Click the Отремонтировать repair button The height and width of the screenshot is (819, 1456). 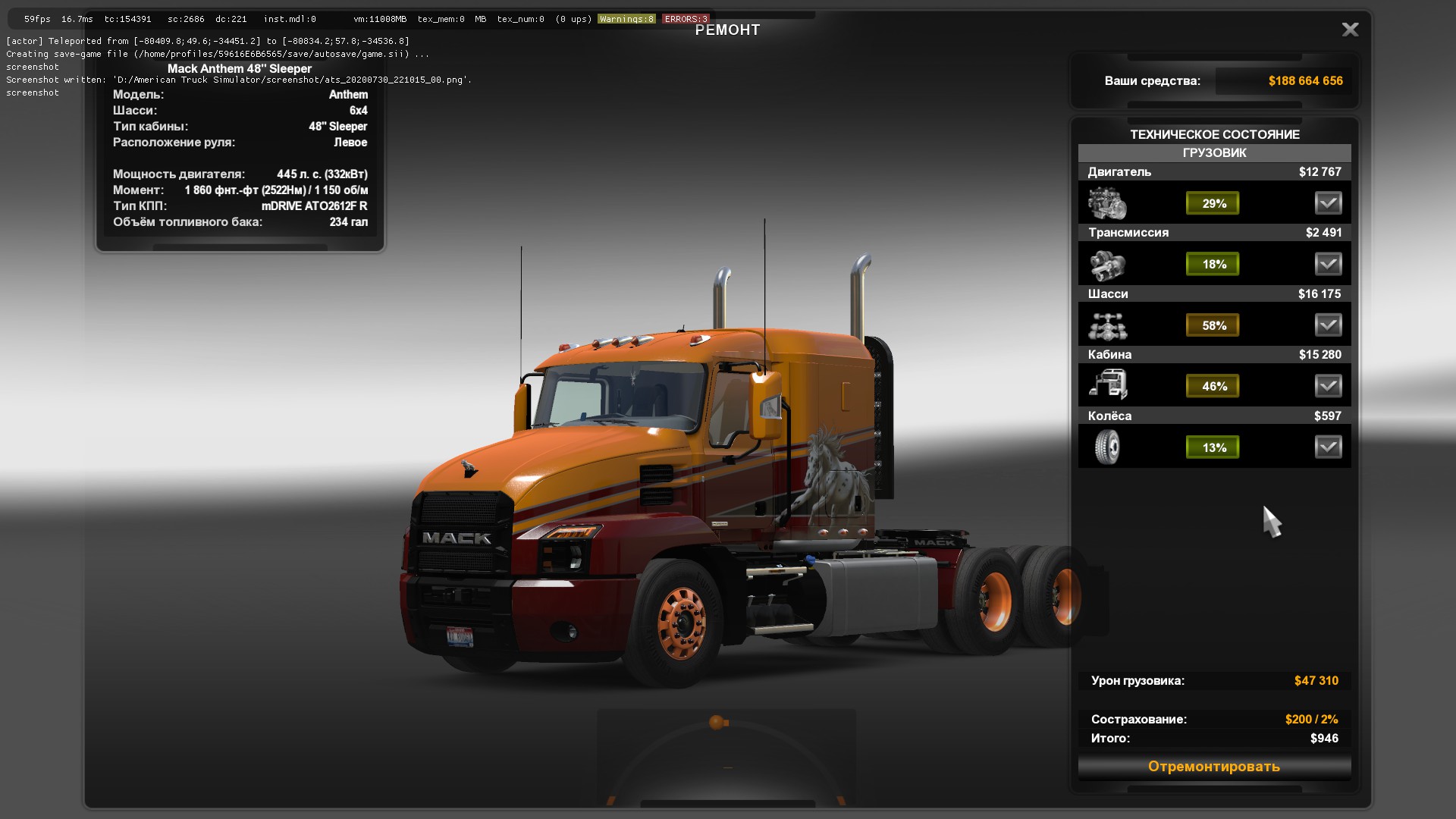(1214, 767)
